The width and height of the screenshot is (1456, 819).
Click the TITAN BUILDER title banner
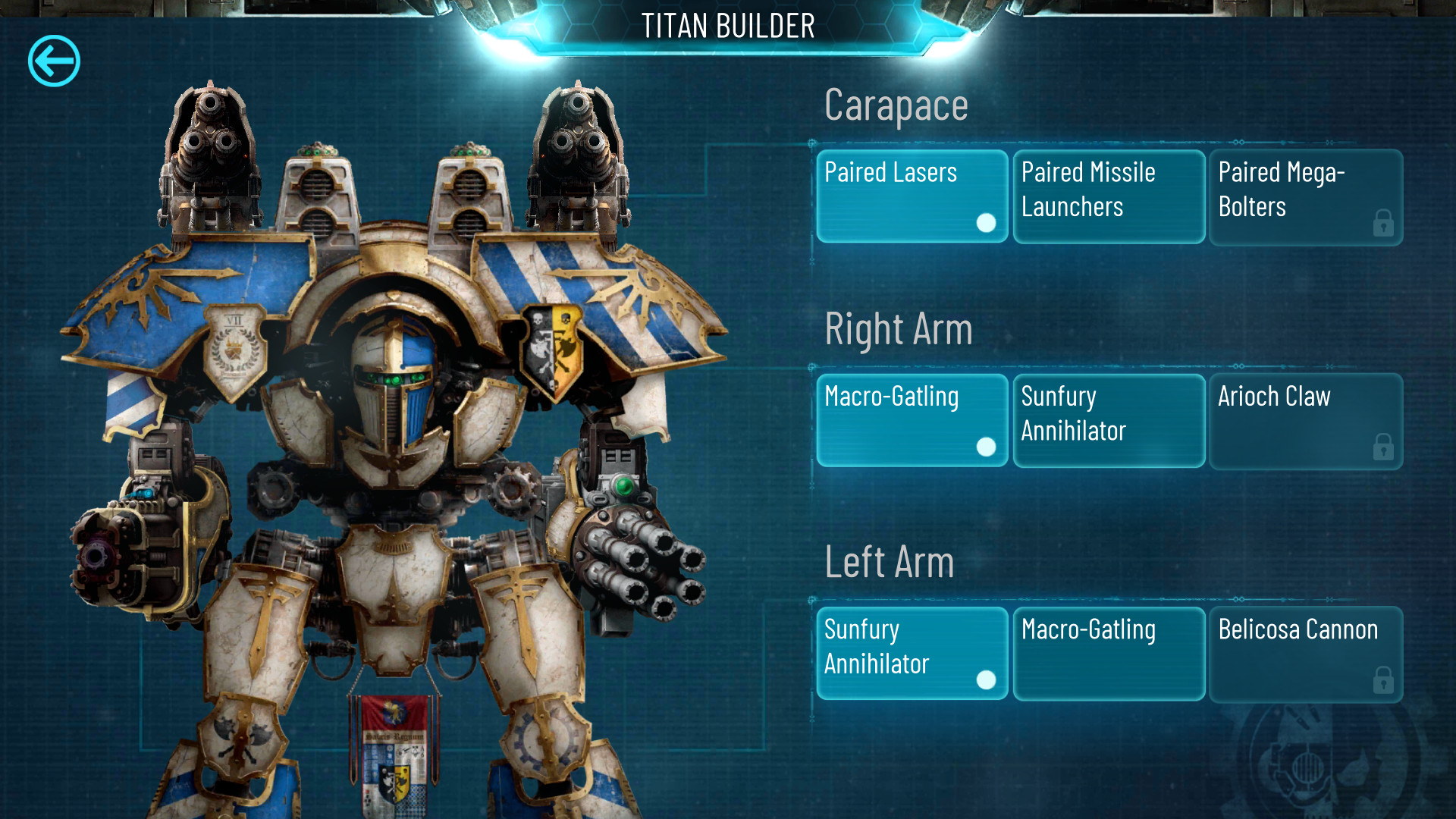point(728,26)
